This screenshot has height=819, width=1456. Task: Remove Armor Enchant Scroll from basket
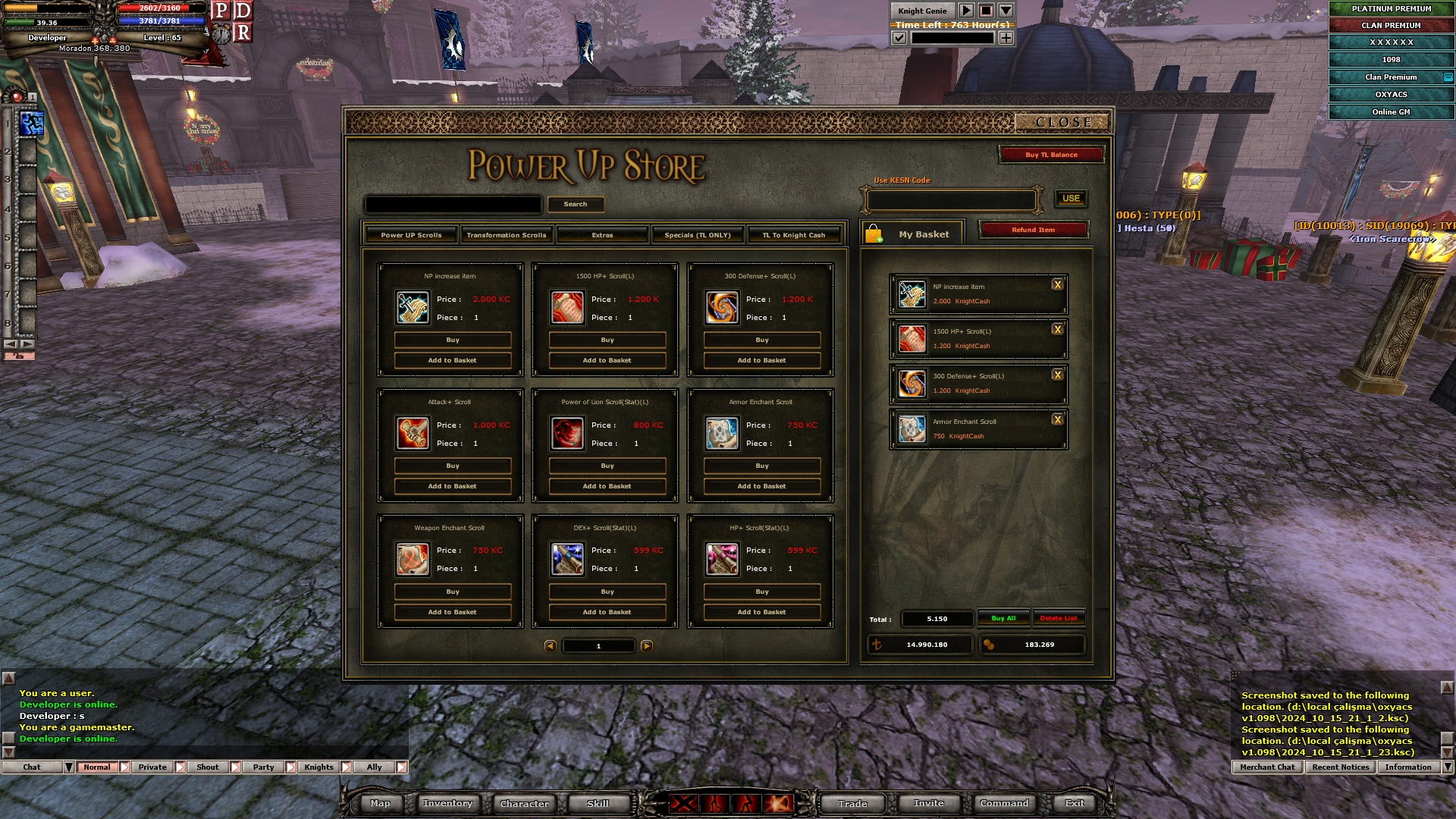1057,420
